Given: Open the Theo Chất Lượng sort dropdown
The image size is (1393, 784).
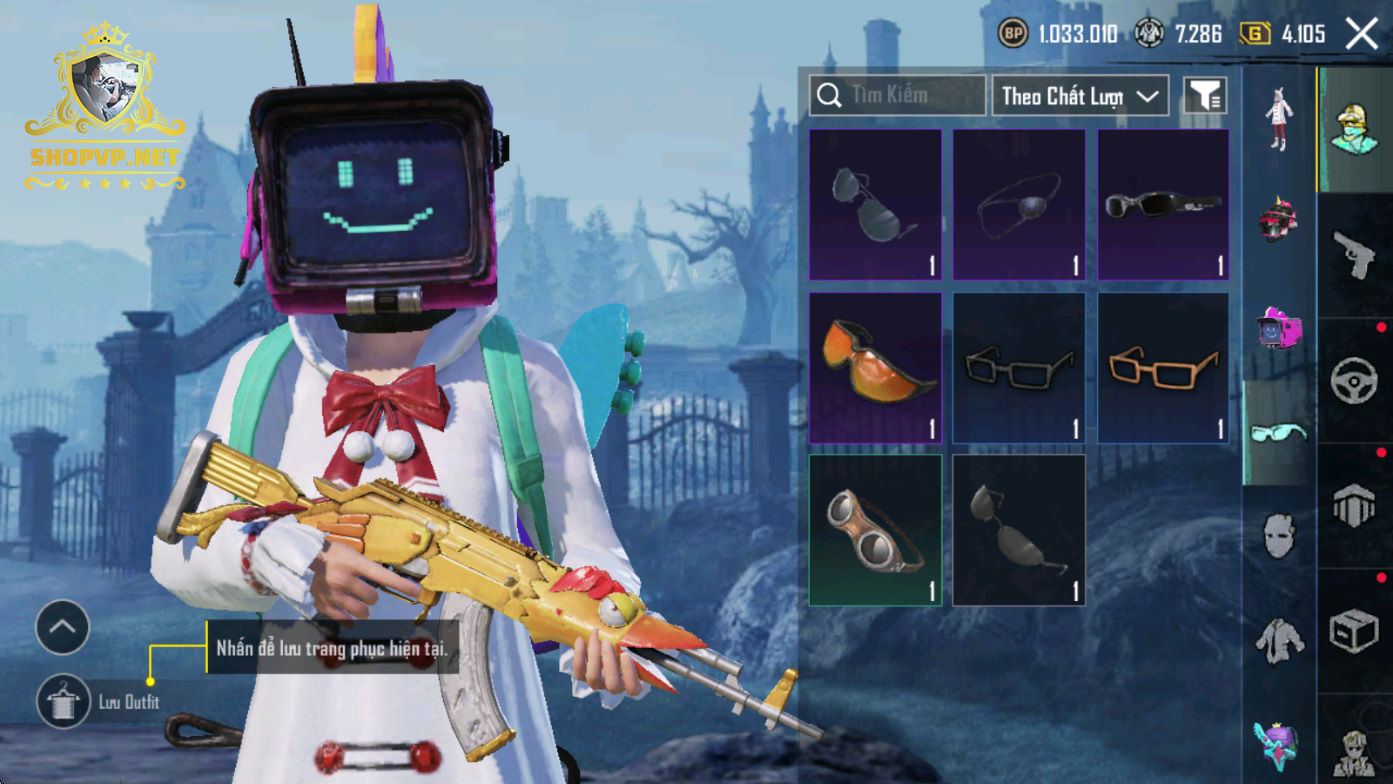Looking at the screenshot, I should (x=1080, y=96).
